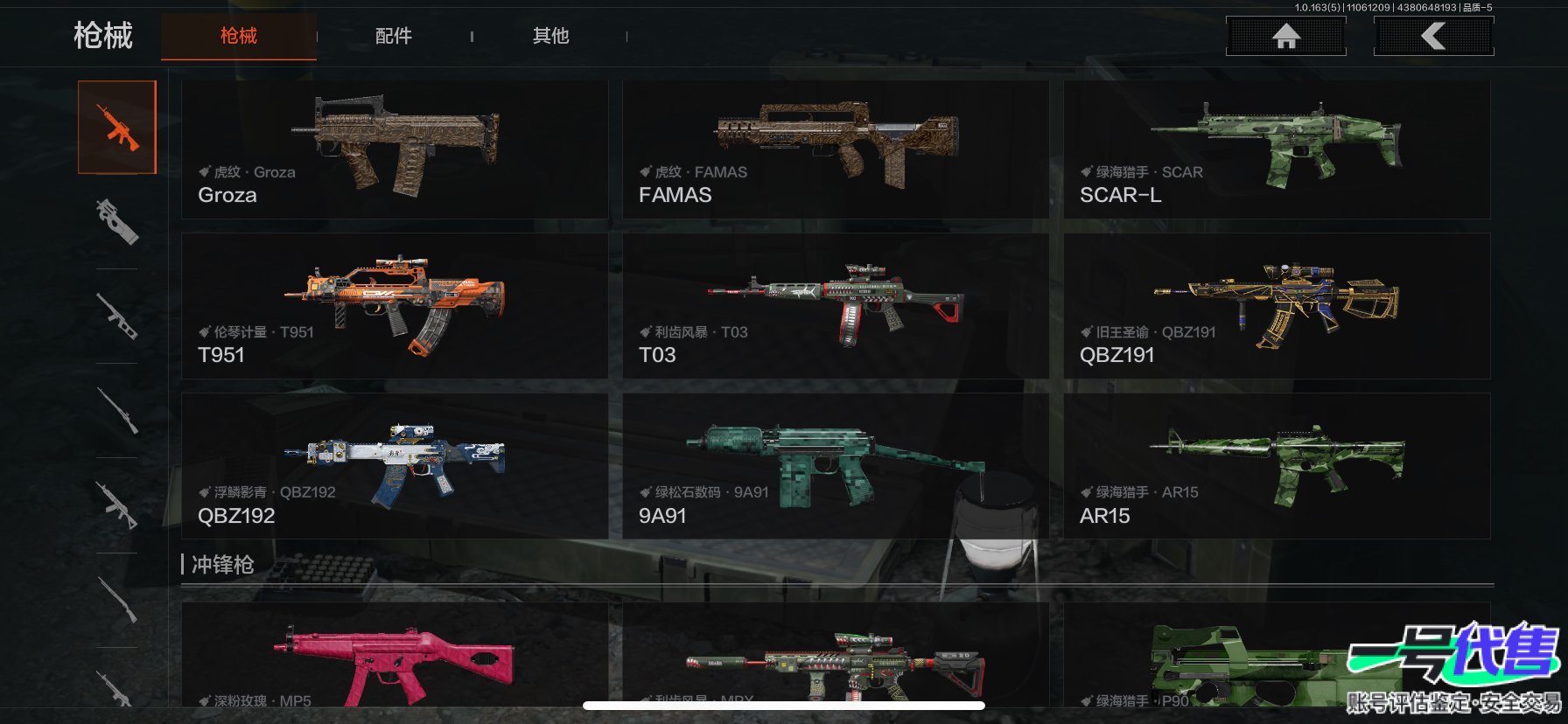Select the FAMAS tiger-stripe skin
The height and width of the screenshot is (724, 1568).
coord(835,150)
